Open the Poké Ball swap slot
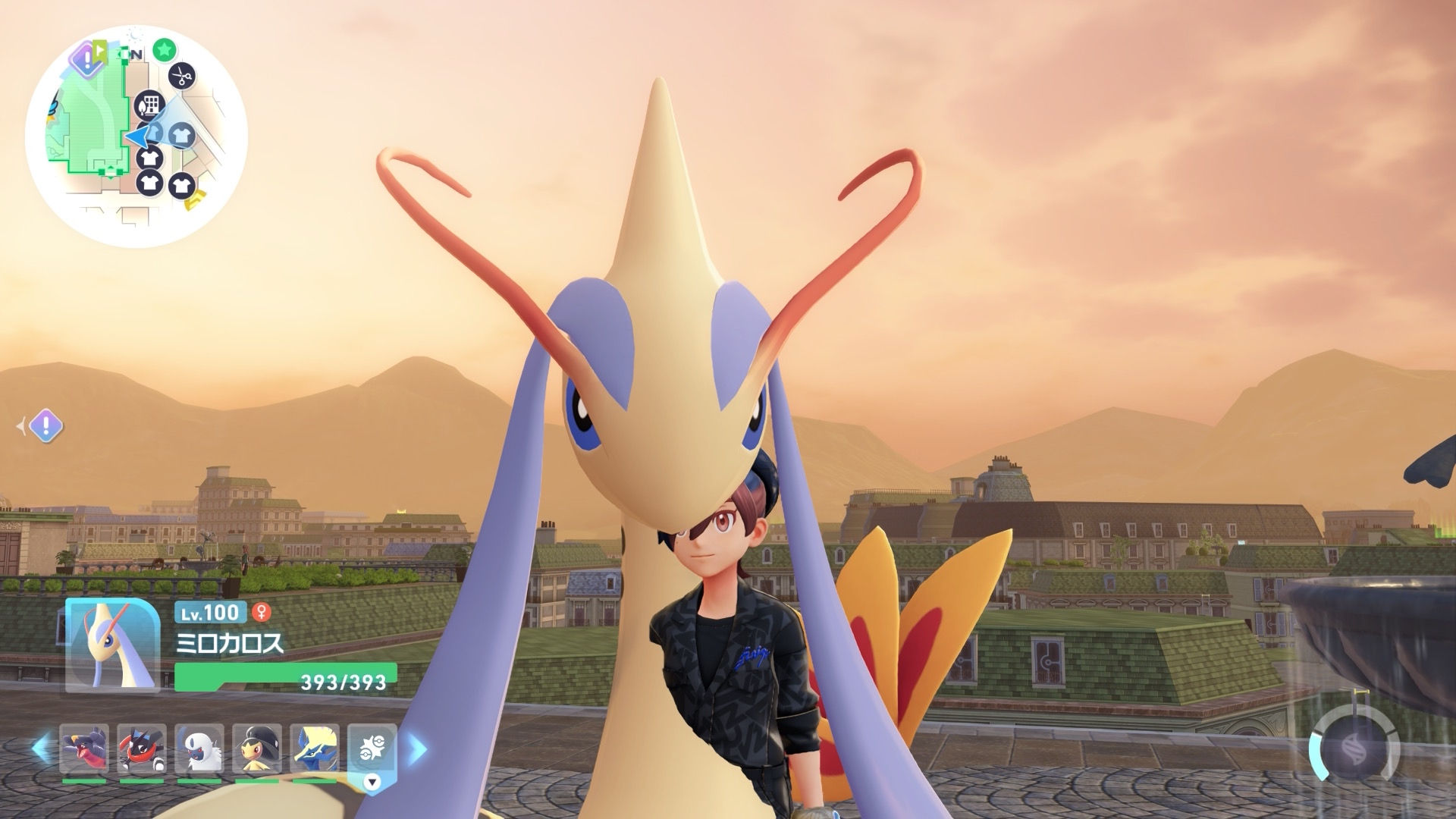The image size is (1456, 819). [372, 748]
